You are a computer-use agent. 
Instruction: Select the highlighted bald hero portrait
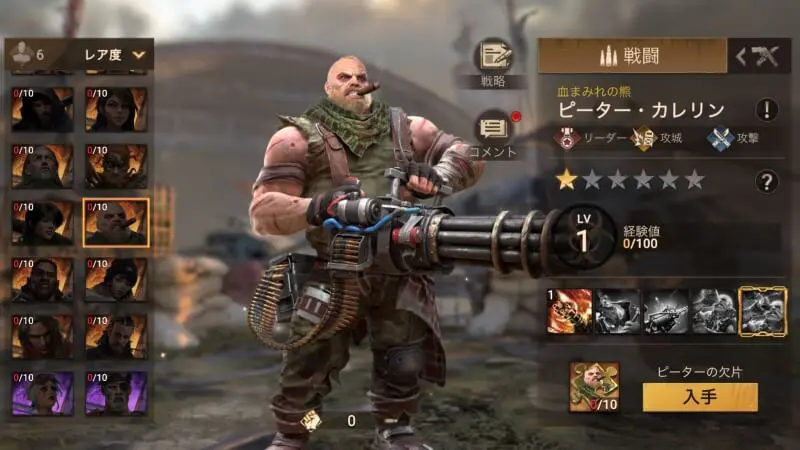pyautogui.click(x=116, y=222)
